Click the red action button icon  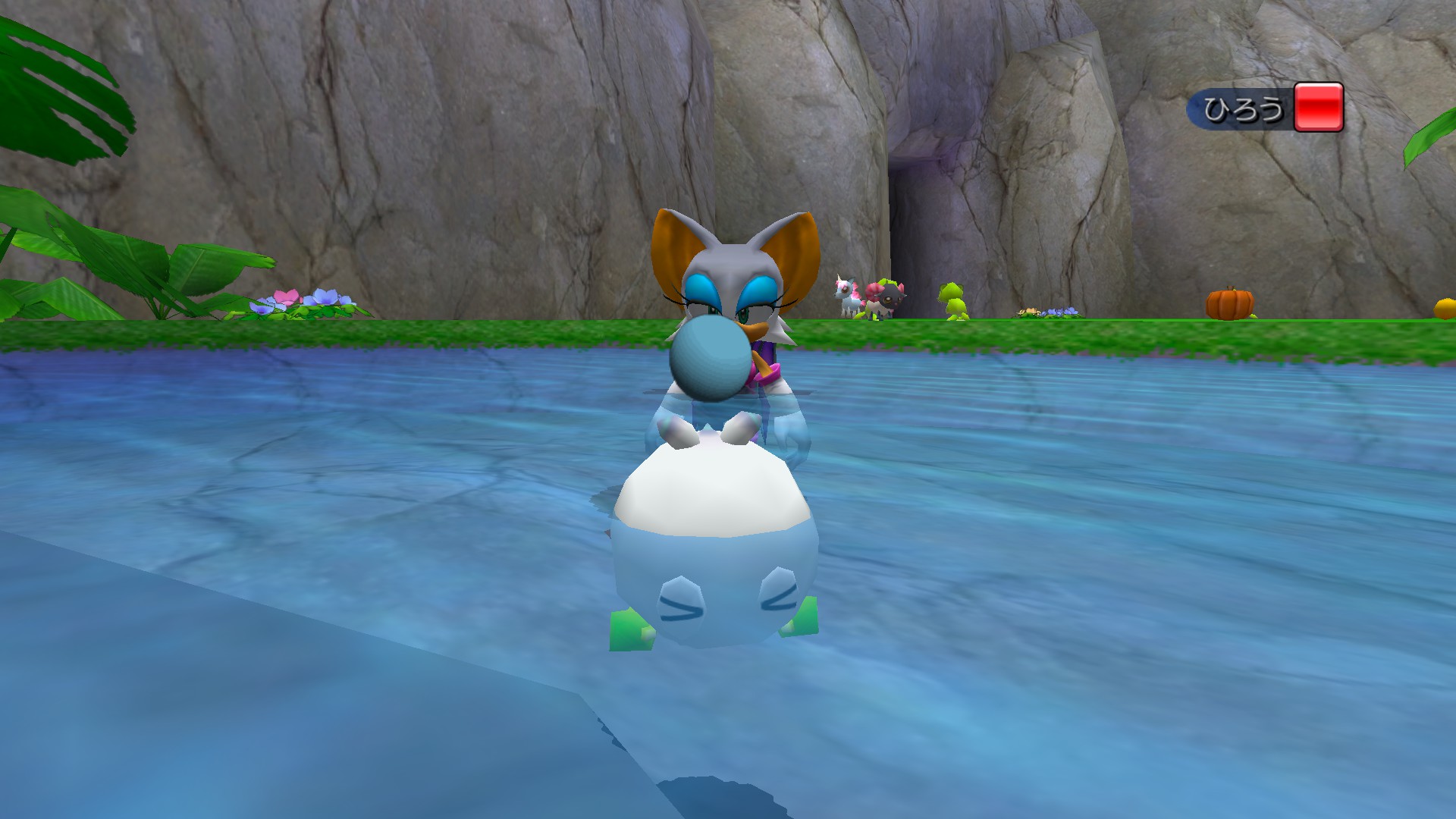[x=1318, y=108]
